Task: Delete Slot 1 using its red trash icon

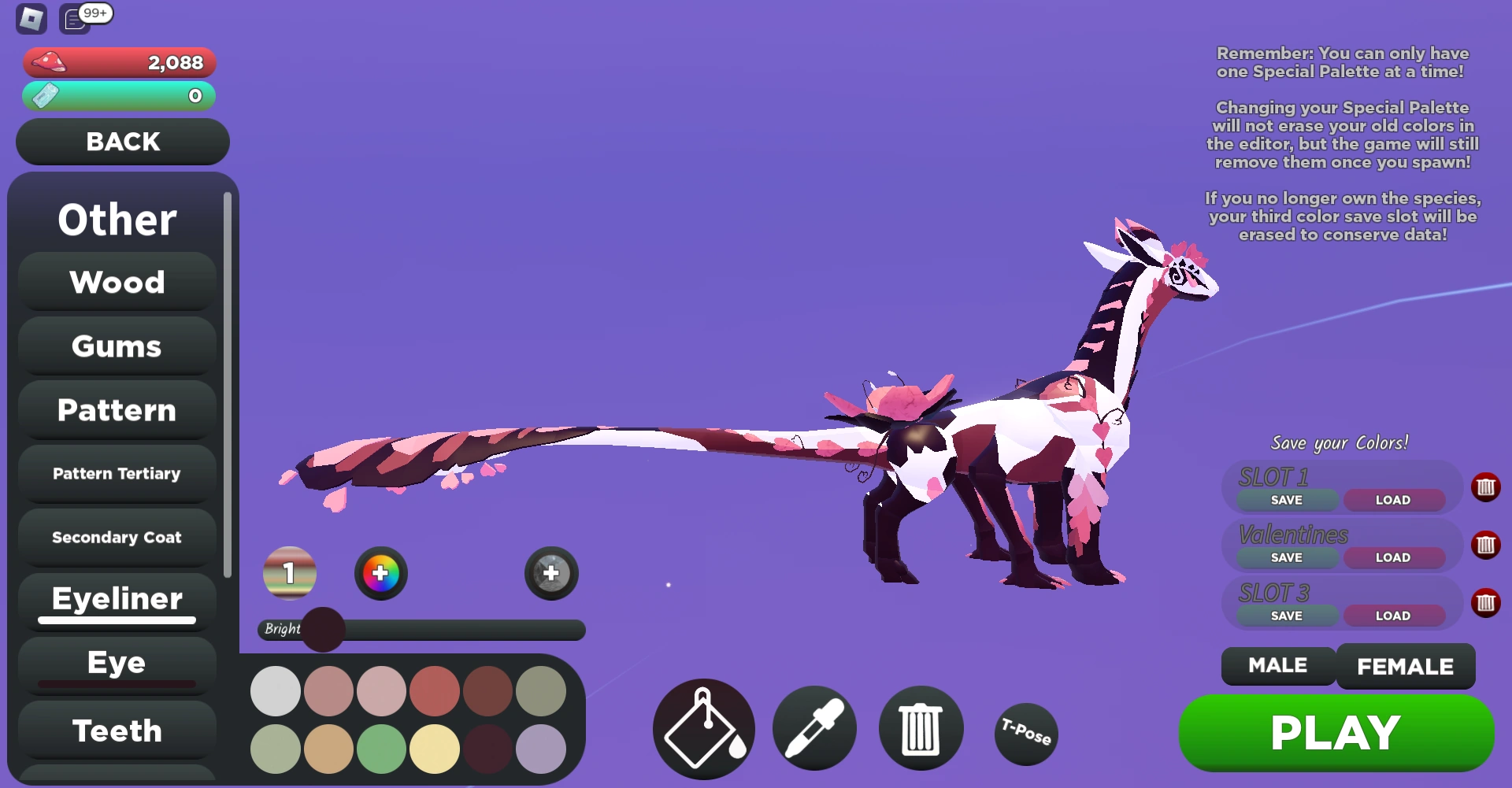Action: 1487,486
